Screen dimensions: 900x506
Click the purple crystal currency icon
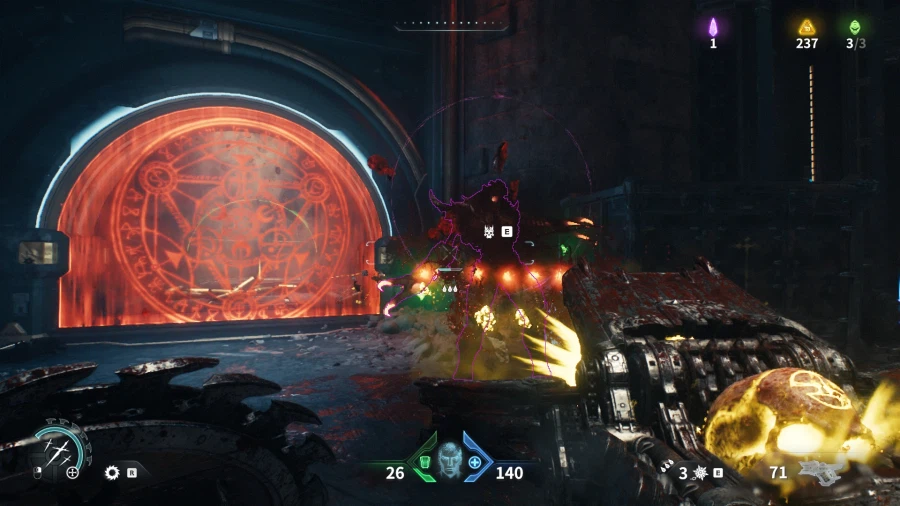713,26
